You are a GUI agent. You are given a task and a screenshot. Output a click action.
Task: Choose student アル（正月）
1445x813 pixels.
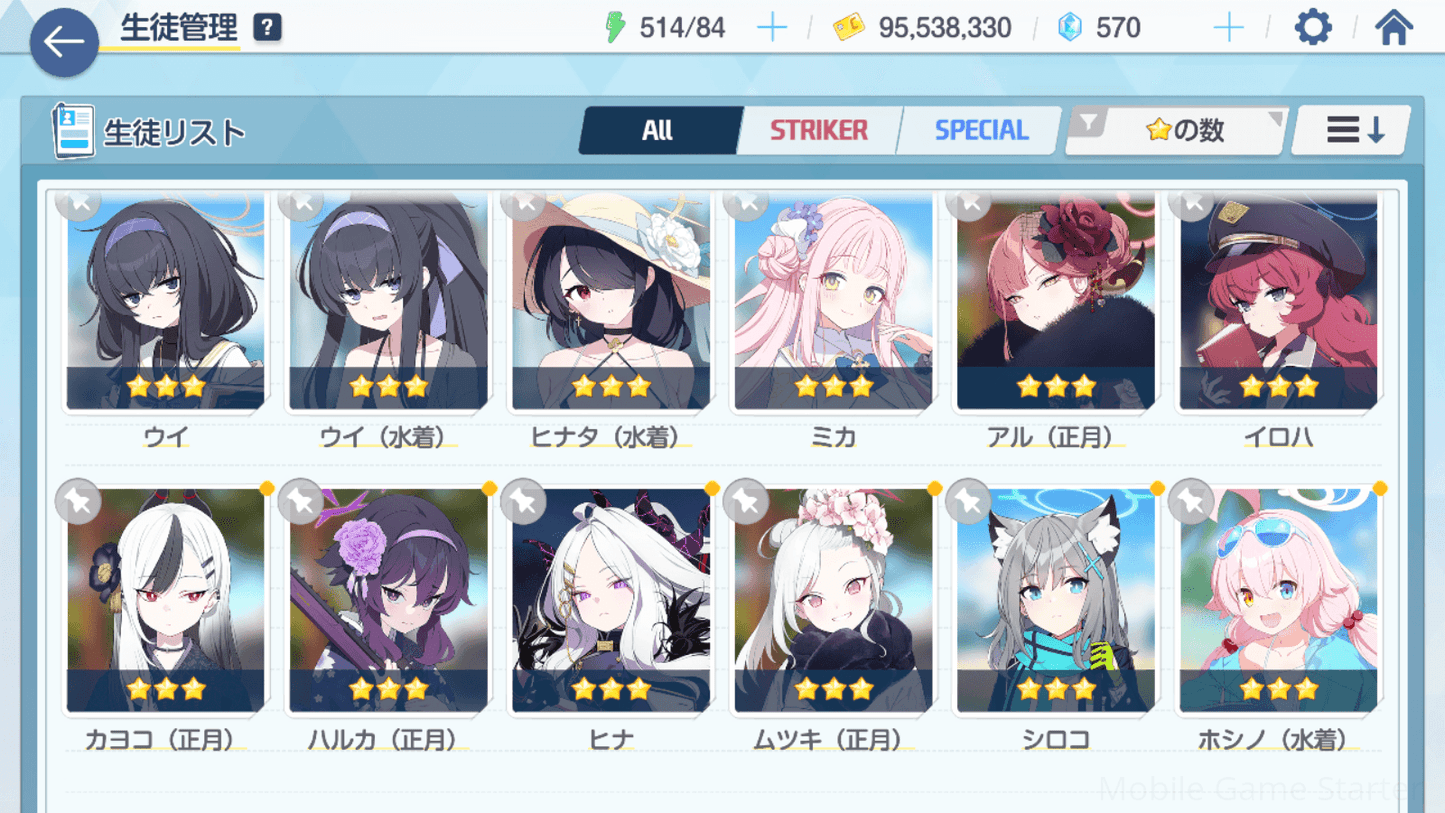(1056, 302)
